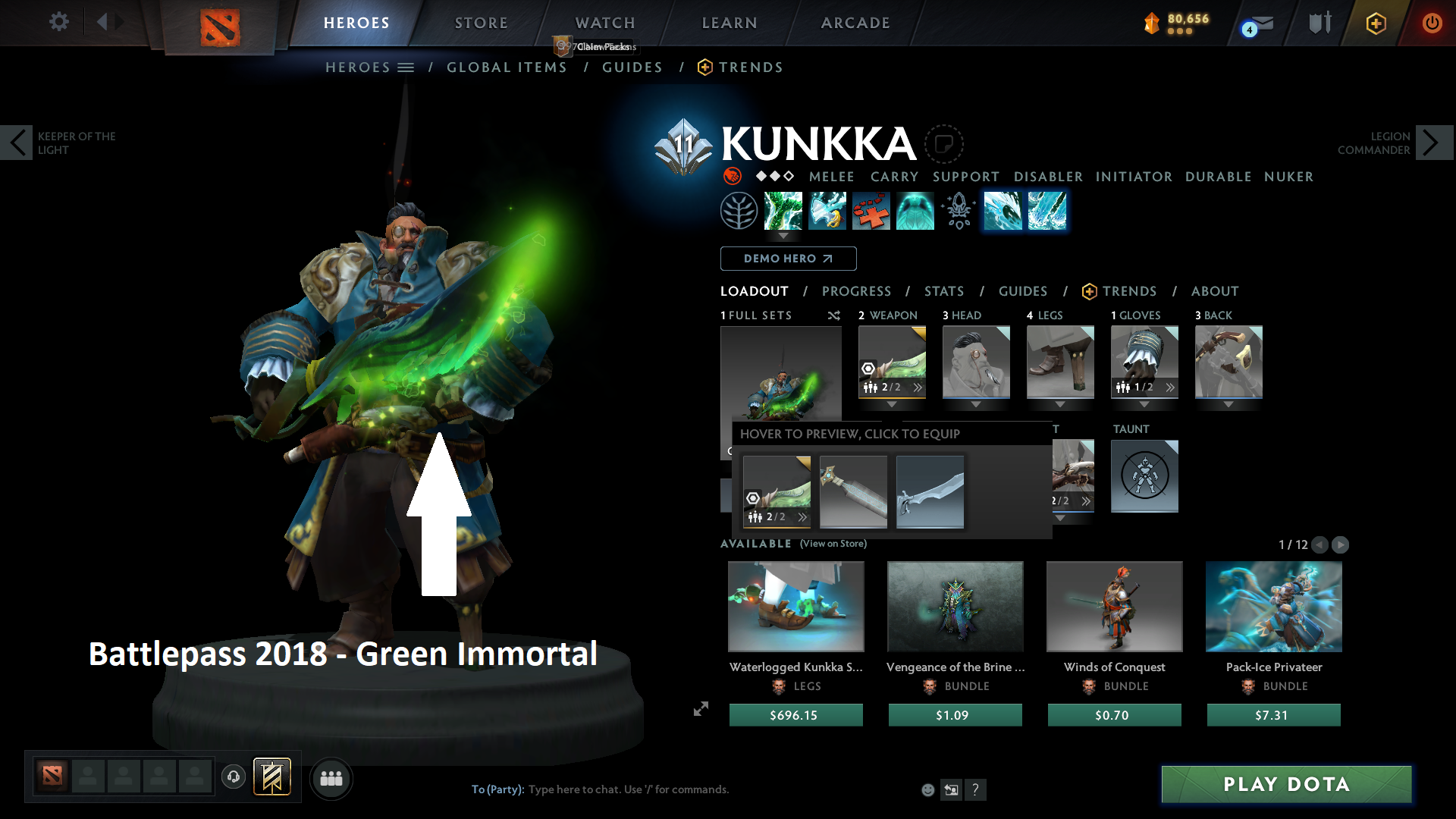Expand the Head slot item dropdown
This screenshot has height=819, width=1456.
pyautogui.click(x=976, y=405)
